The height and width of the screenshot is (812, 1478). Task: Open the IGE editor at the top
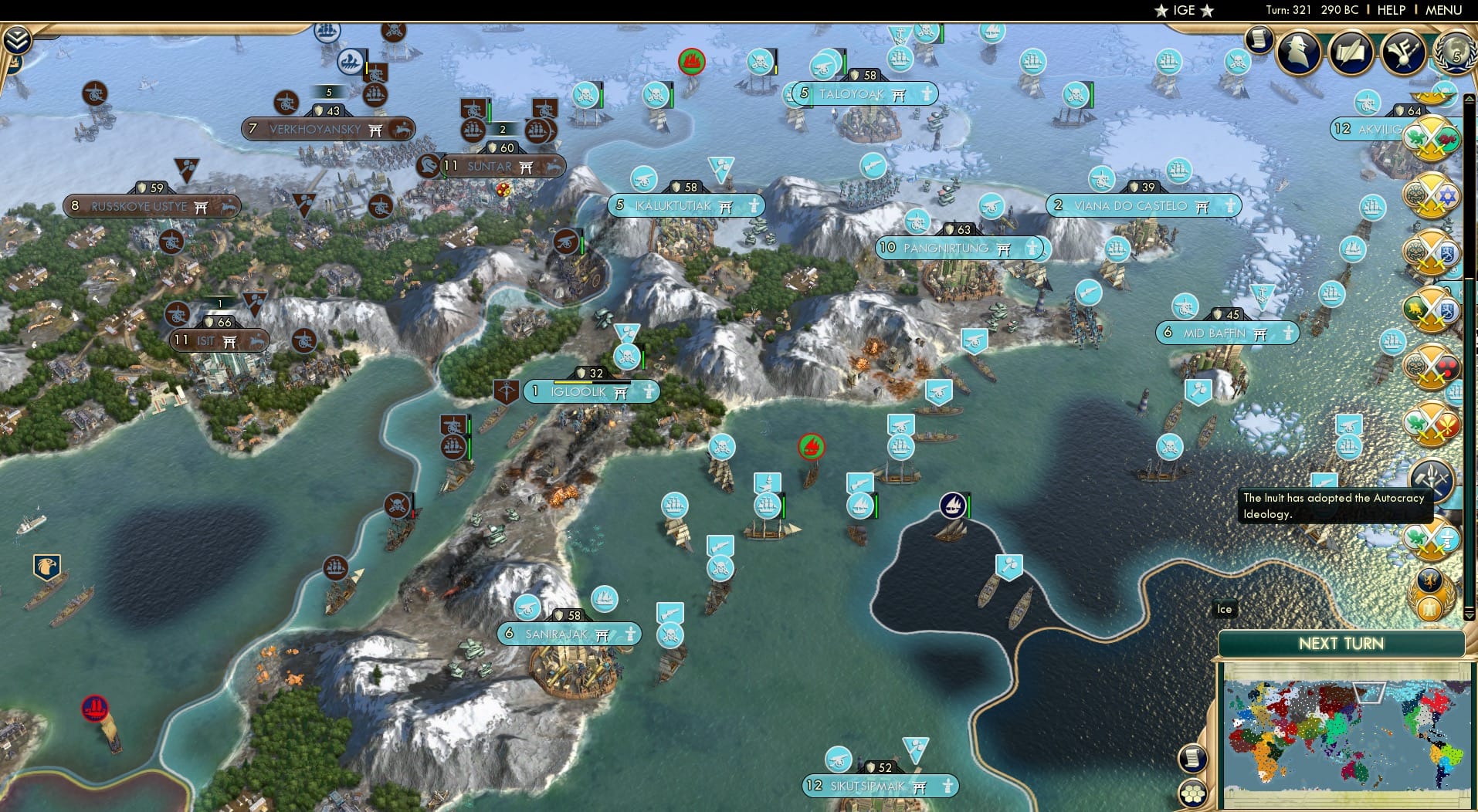tap(1185, 11)
